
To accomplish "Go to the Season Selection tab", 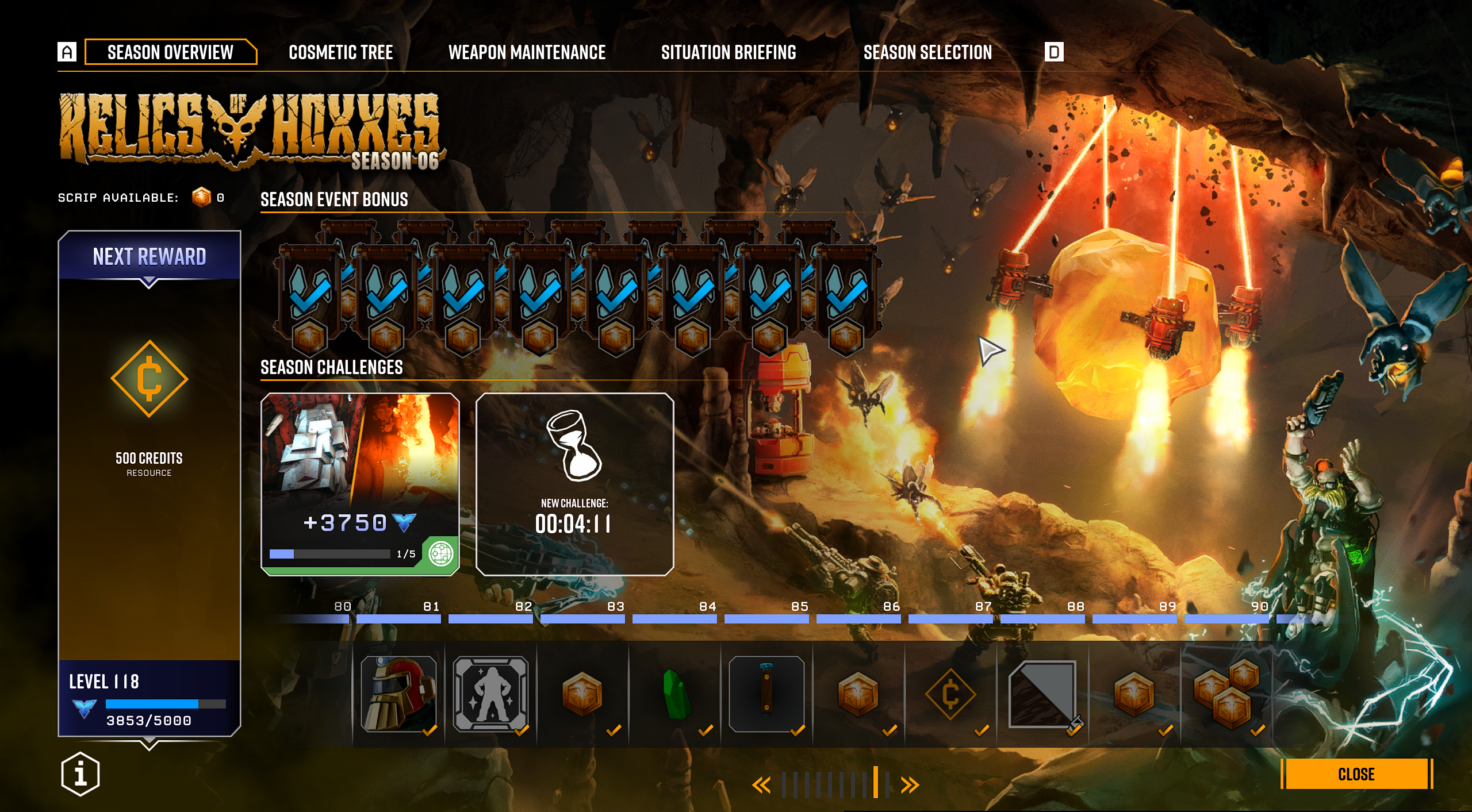I will 927,52.
